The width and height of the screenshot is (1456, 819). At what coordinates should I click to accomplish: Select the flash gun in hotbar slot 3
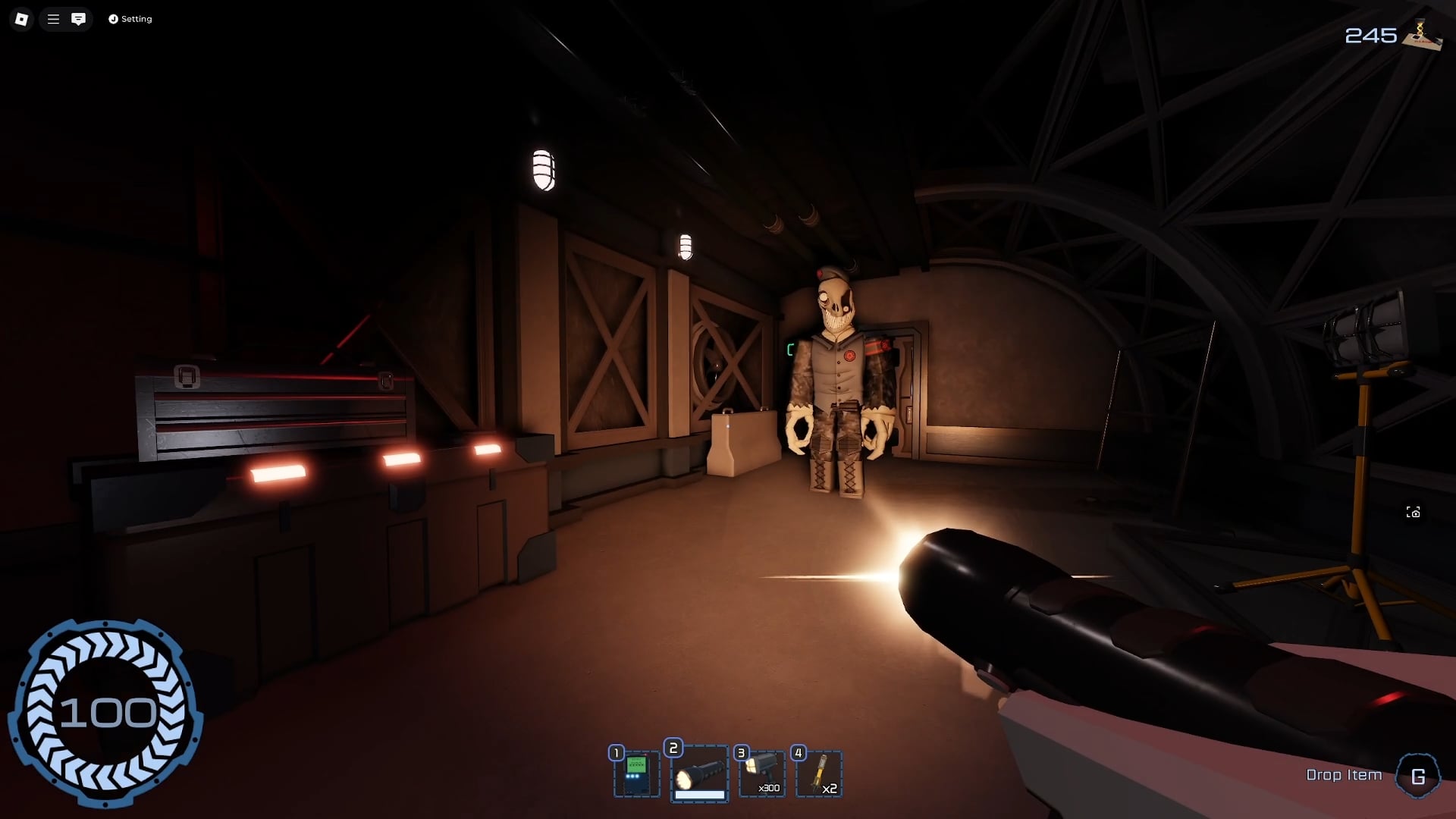[x=764, y=770]
